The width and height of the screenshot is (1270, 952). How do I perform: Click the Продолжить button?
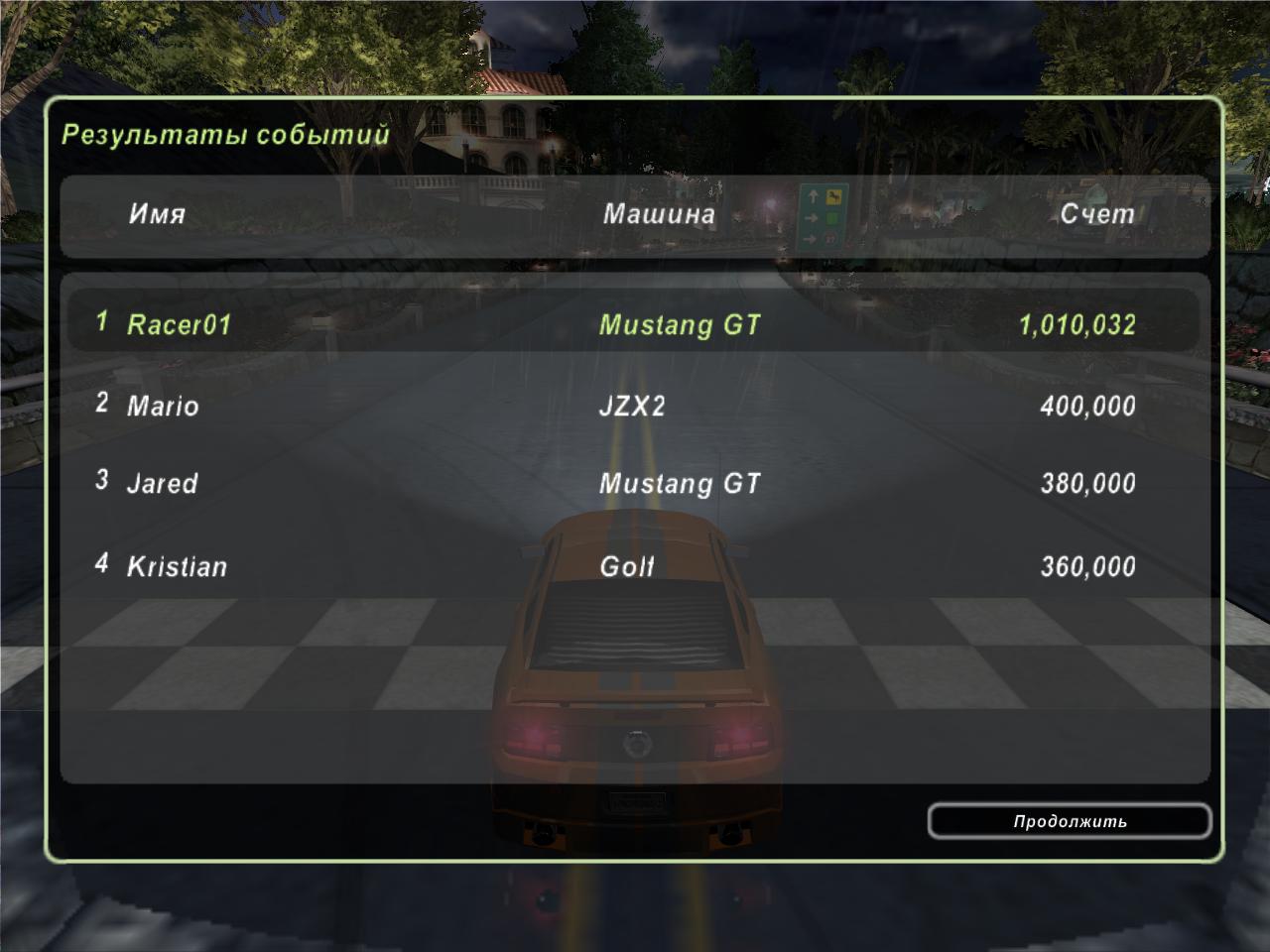pos(1070,821)
